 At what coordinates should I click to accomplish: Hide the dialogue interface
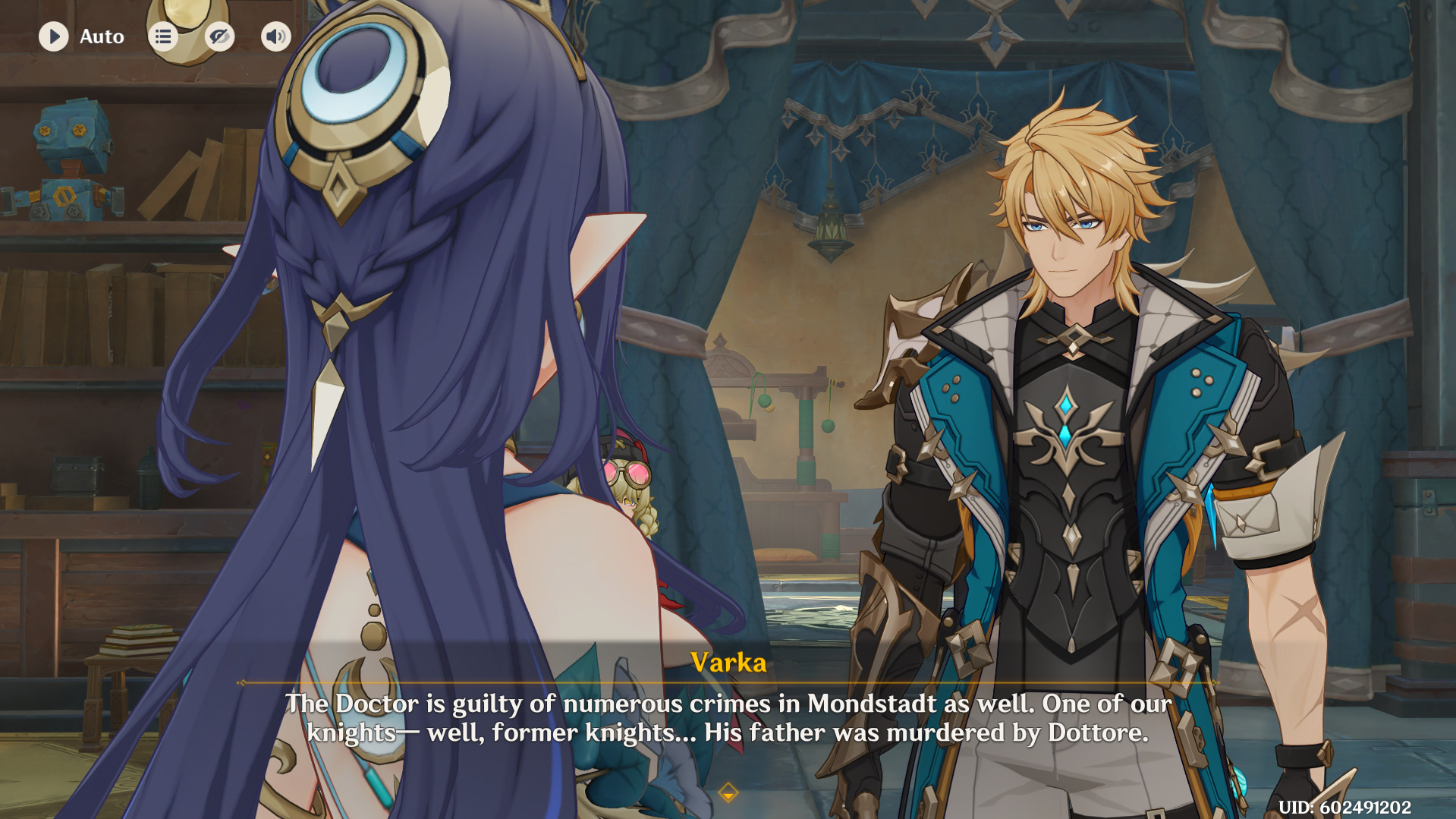click(219, 36)
